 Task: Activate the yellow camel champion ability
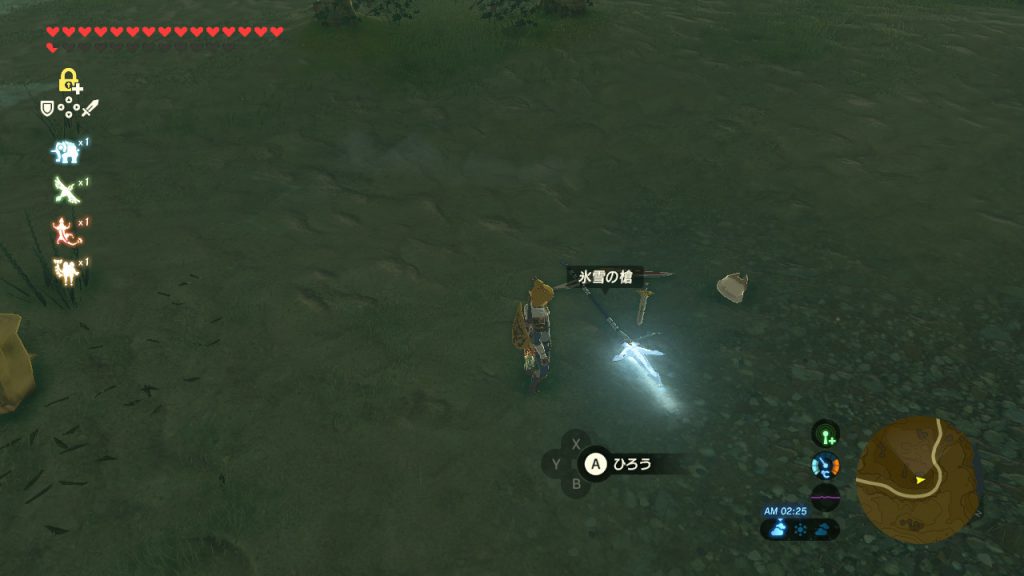click(x=66, y=269)
